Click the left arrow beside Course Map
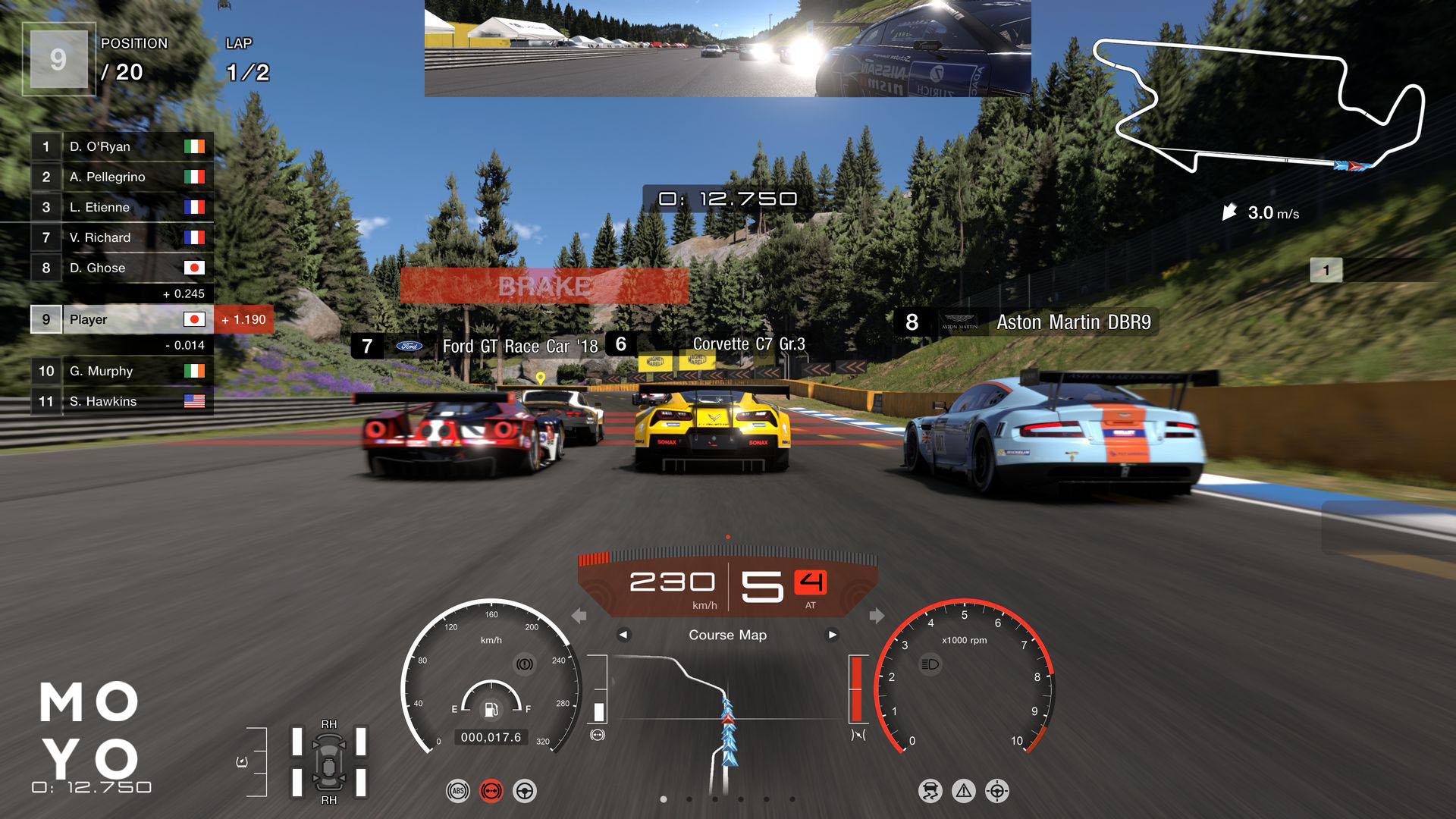The width and height of the screenshot is (1456, 819). (626, 635)
